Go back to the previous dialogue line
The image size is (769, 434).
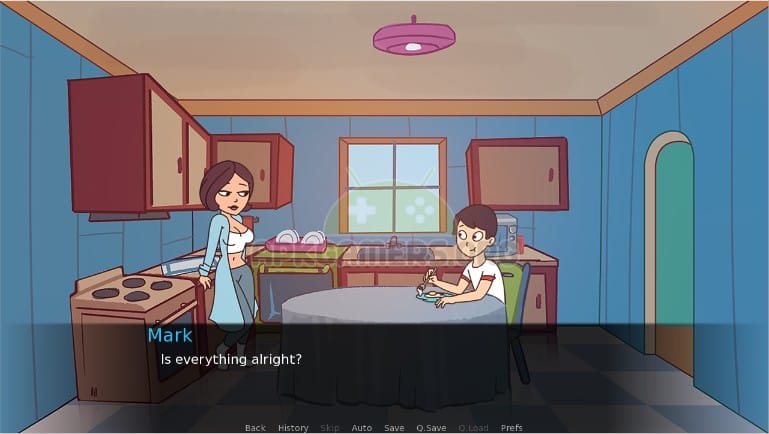pyautogui.click(x=255, y=428)
